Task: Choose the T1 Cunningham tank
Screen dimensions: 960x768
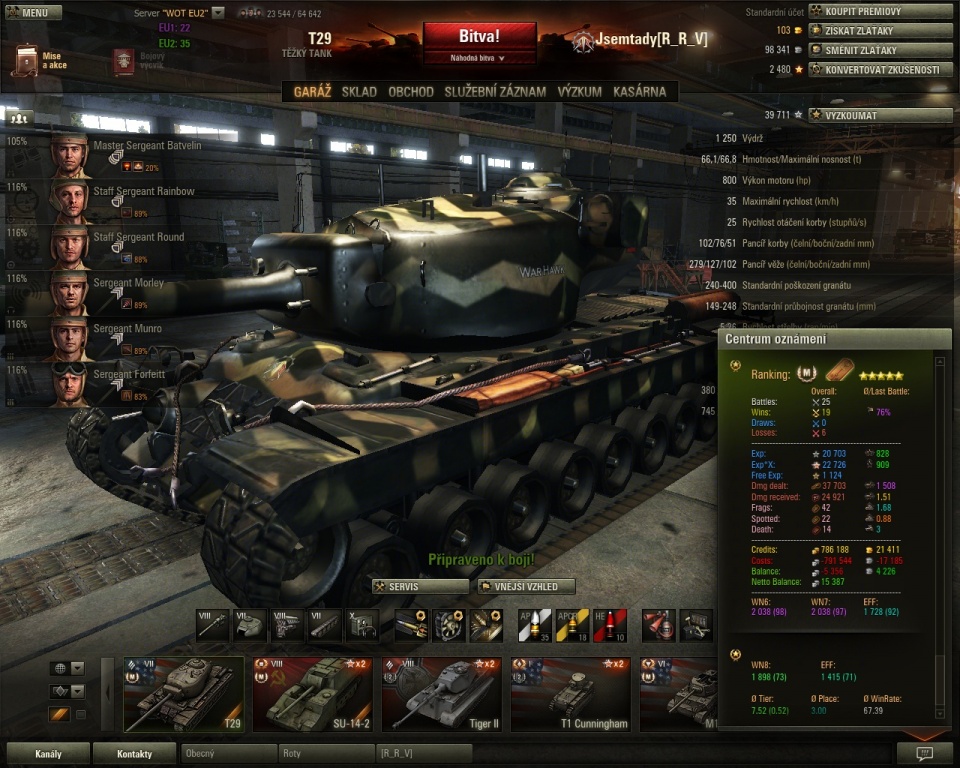Action: point(570,694)
